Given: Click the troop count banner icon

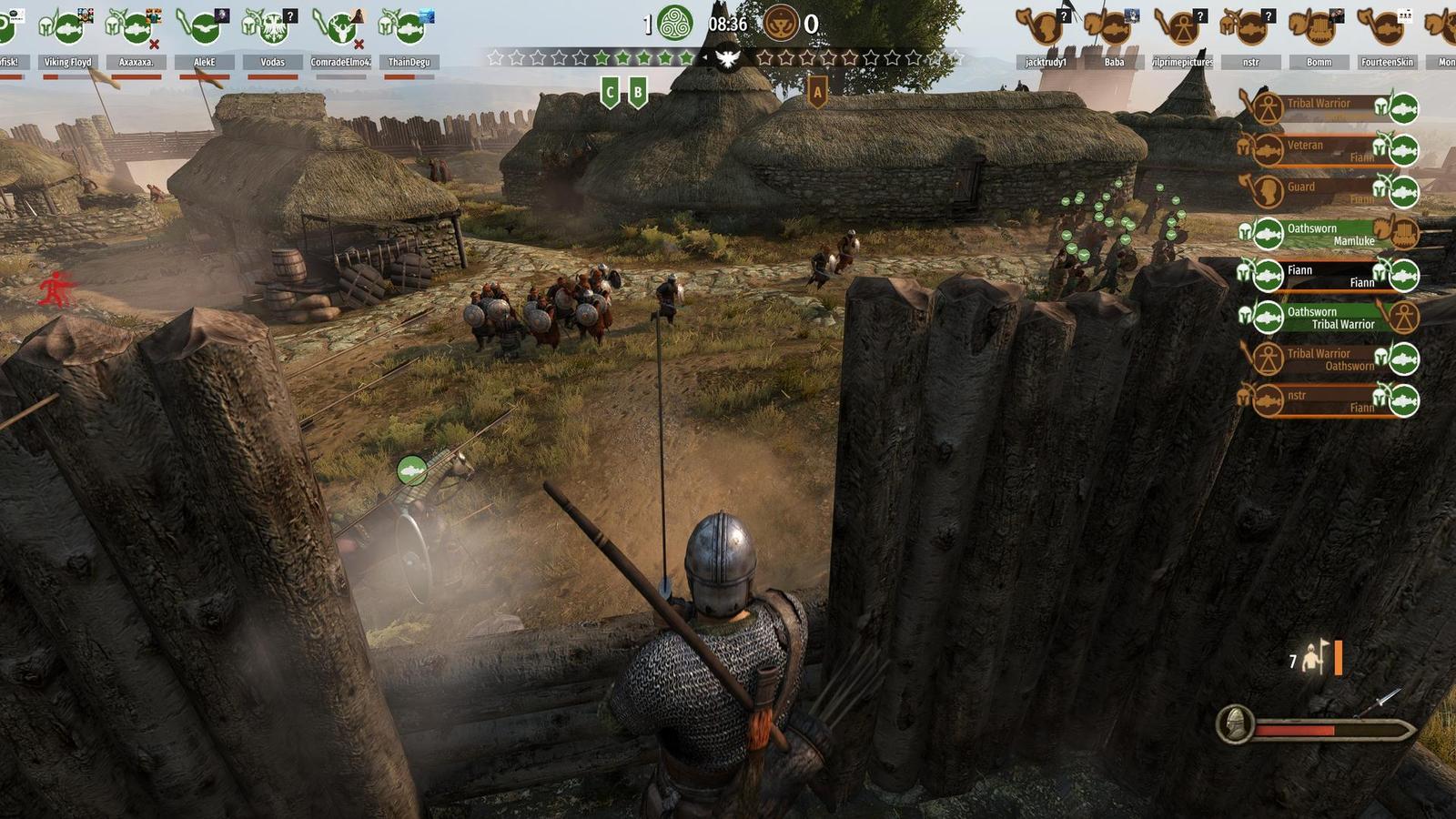Looking at the screenshot, I should (1313, 660).
